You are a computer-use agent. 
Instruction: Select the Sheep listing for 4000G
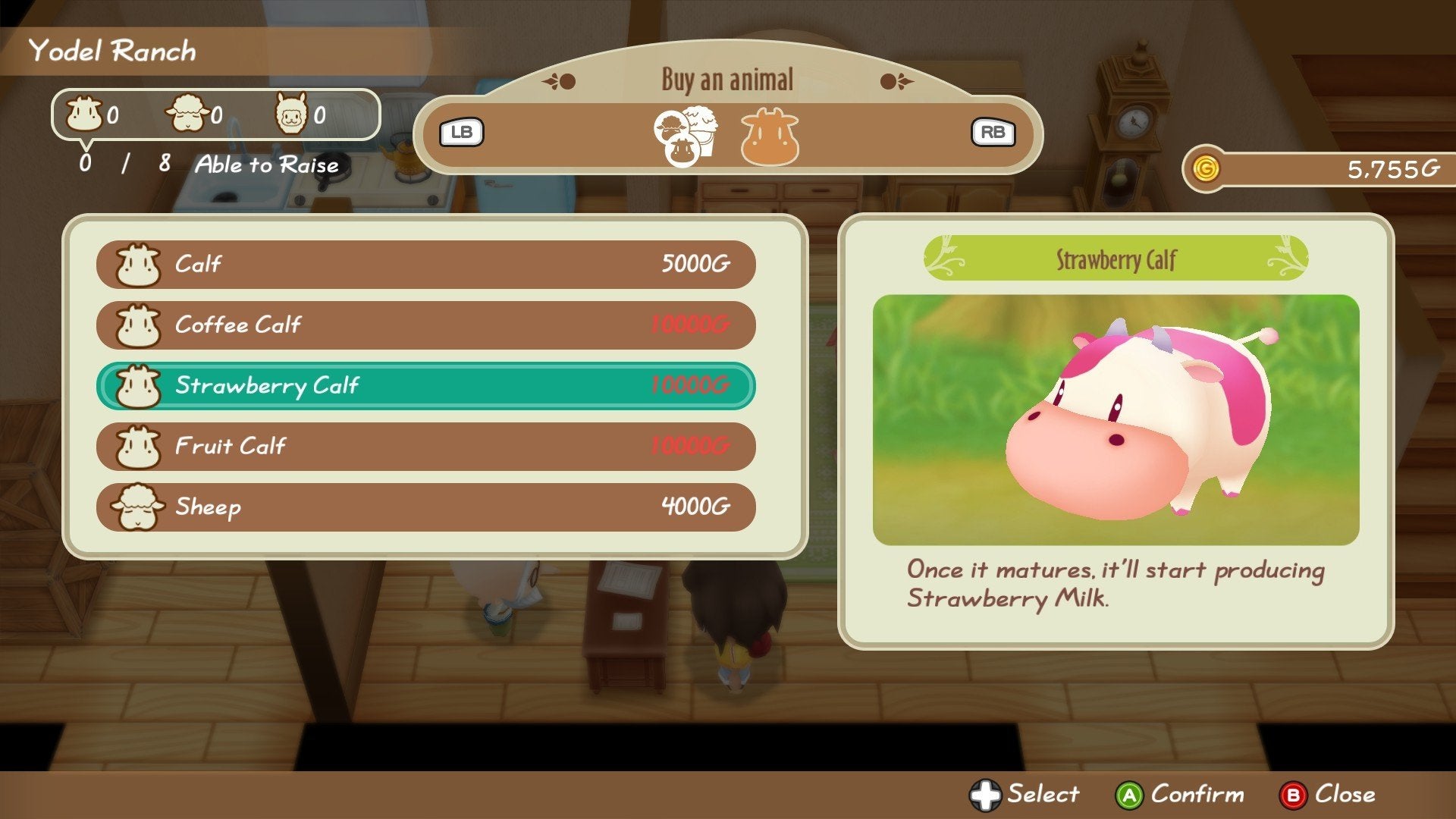click(425, 507)
